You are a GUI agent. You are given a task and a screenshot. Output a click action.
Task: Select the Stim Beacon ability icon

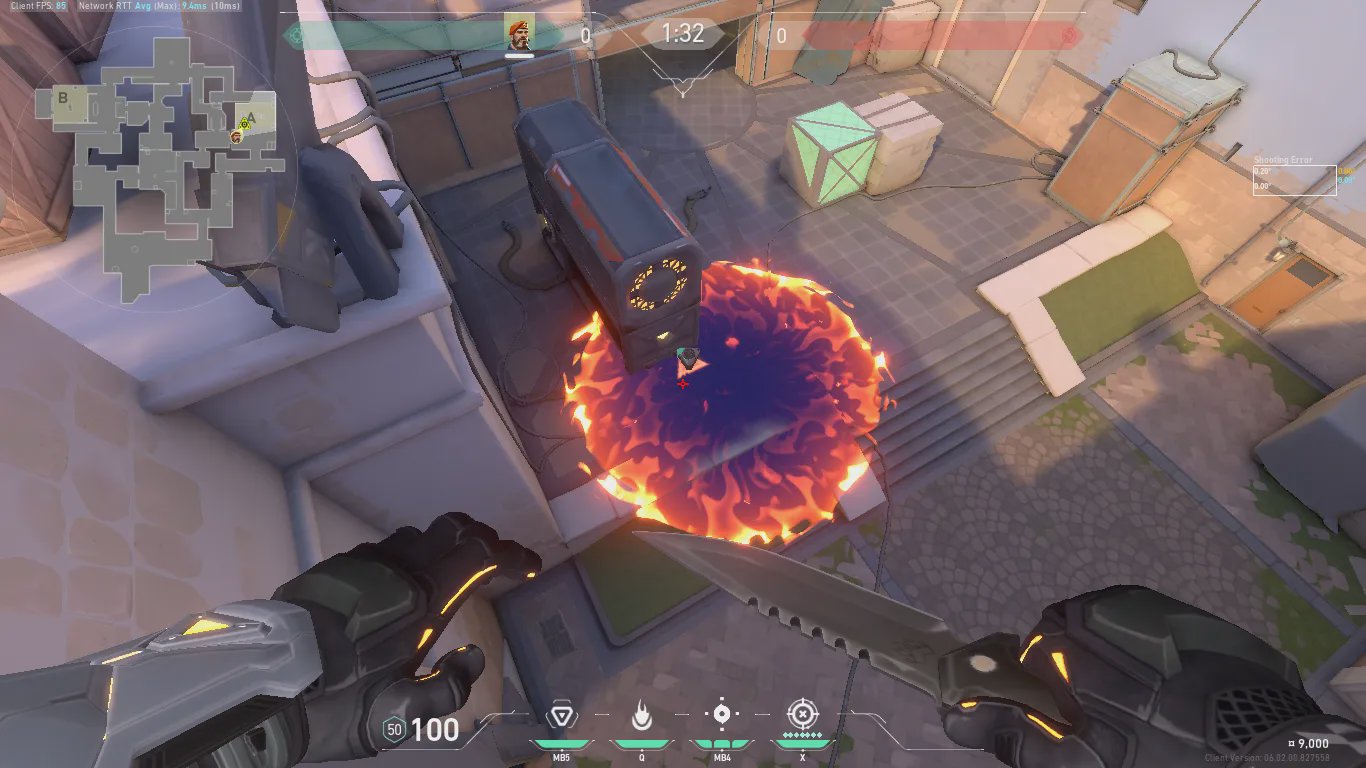560,715
